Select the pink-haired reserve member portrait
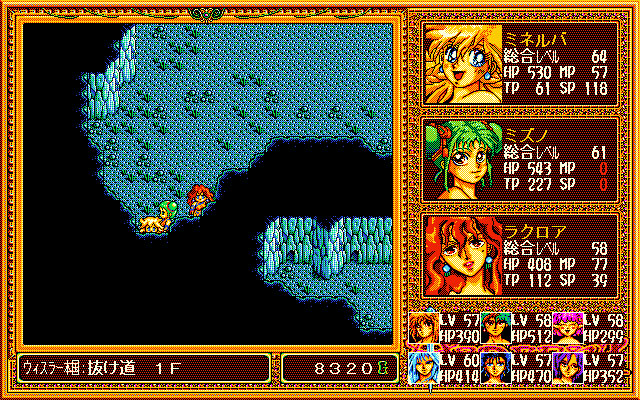 point(567,326)
